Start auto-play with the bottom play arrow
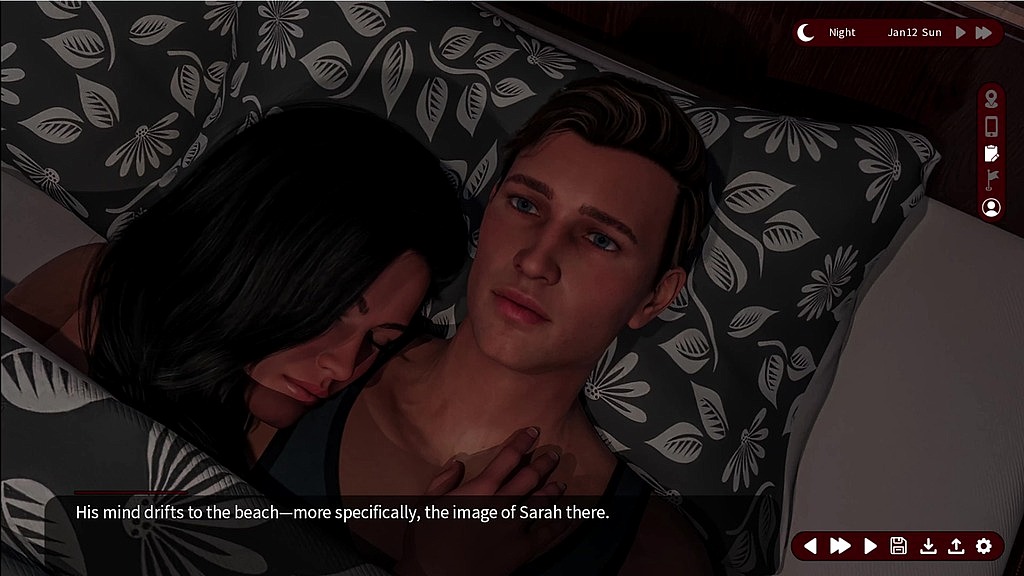 pyautogui.click(x=870, y=546)
